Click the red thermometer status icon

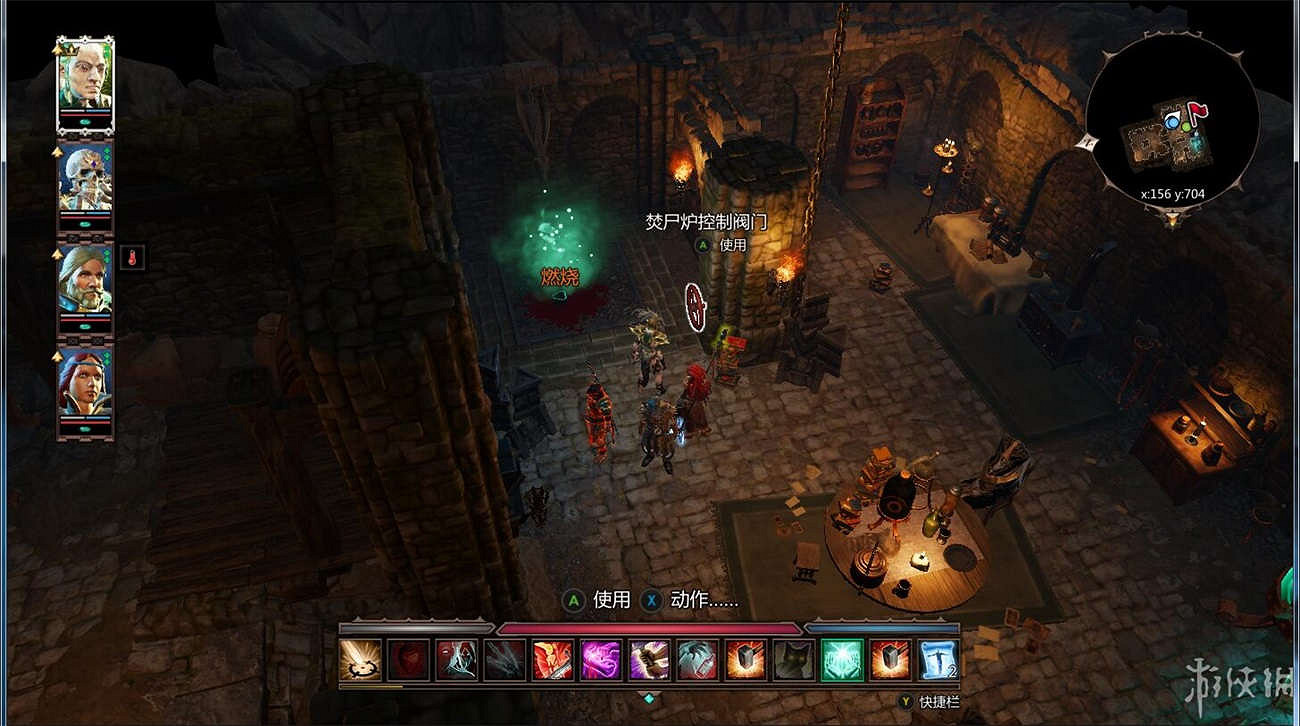[132, 258]
